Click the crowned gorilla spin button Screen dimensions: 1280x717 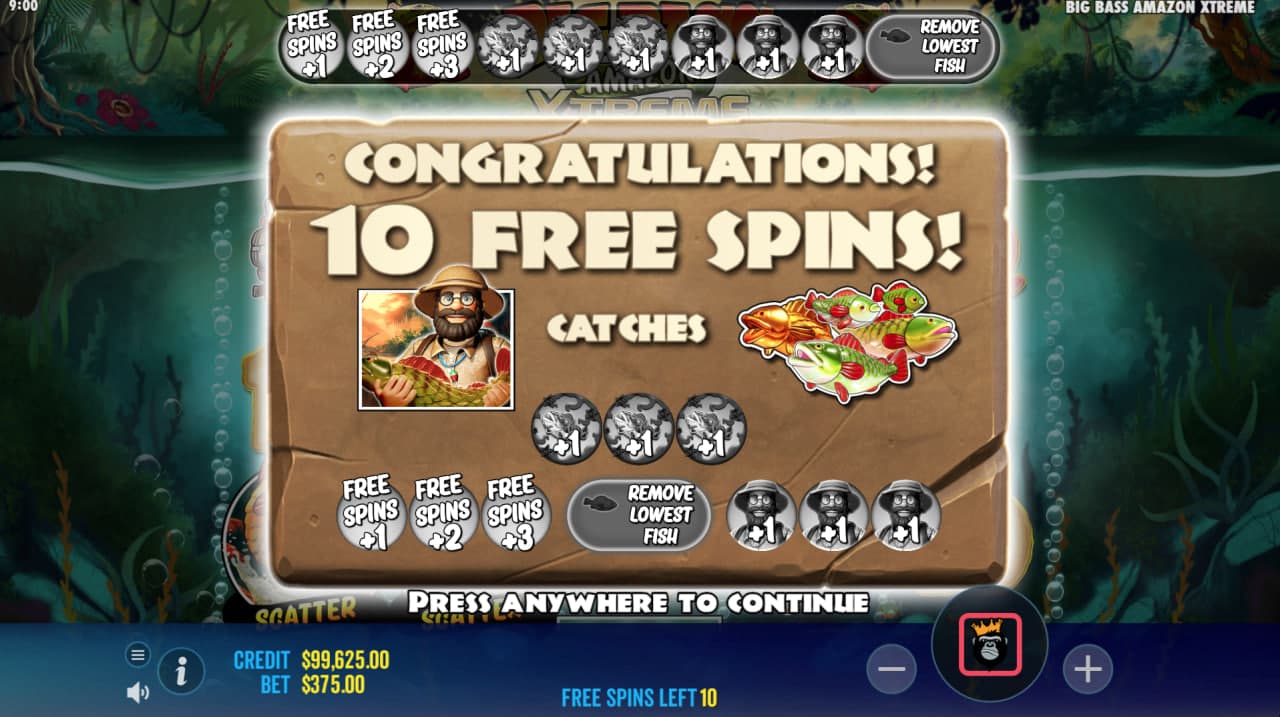click(990, 645)
